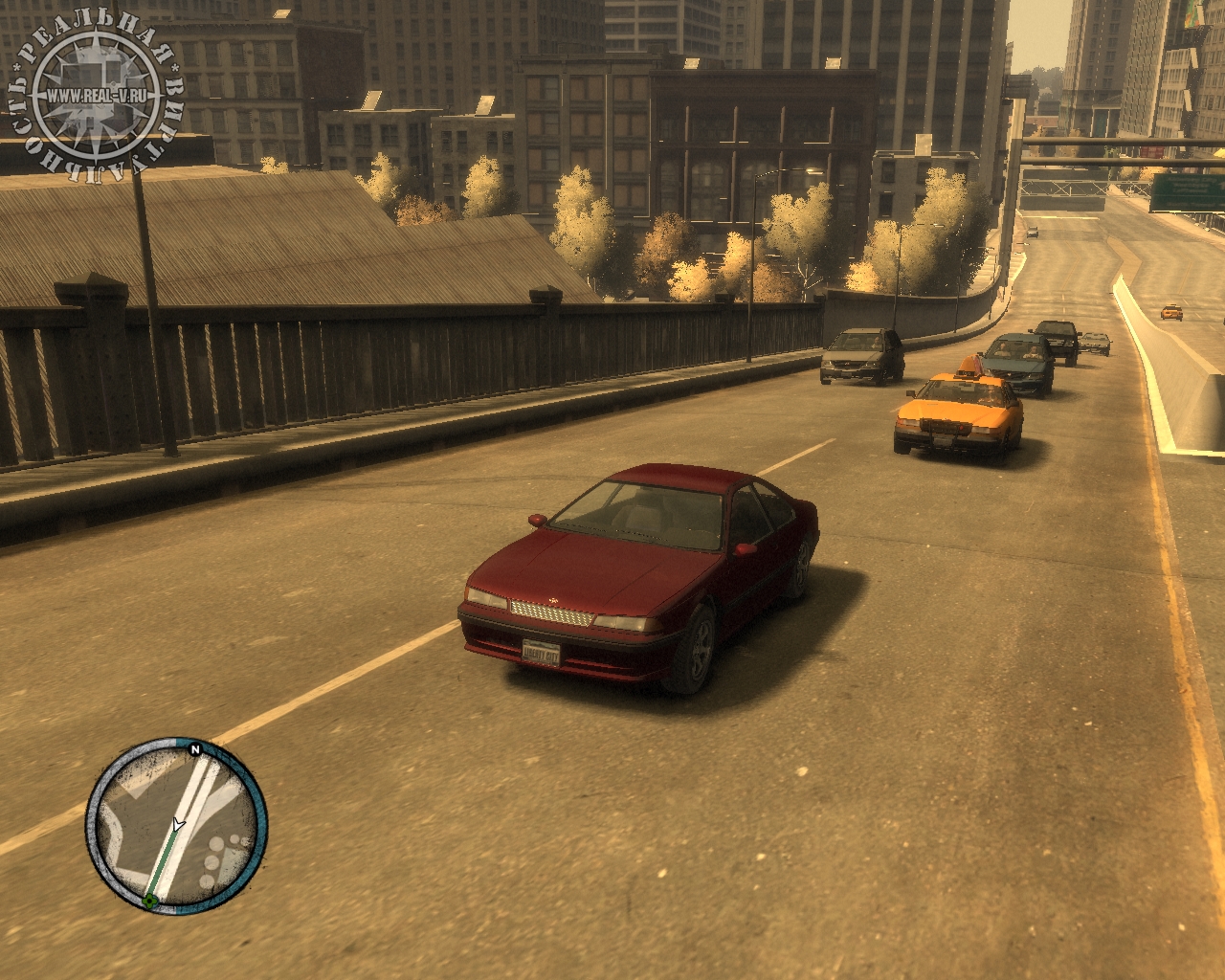The height and width of the screenshot is (980, 1225).
Task: Click the white player arrow on the radar
Action: [x=178, y=825]
